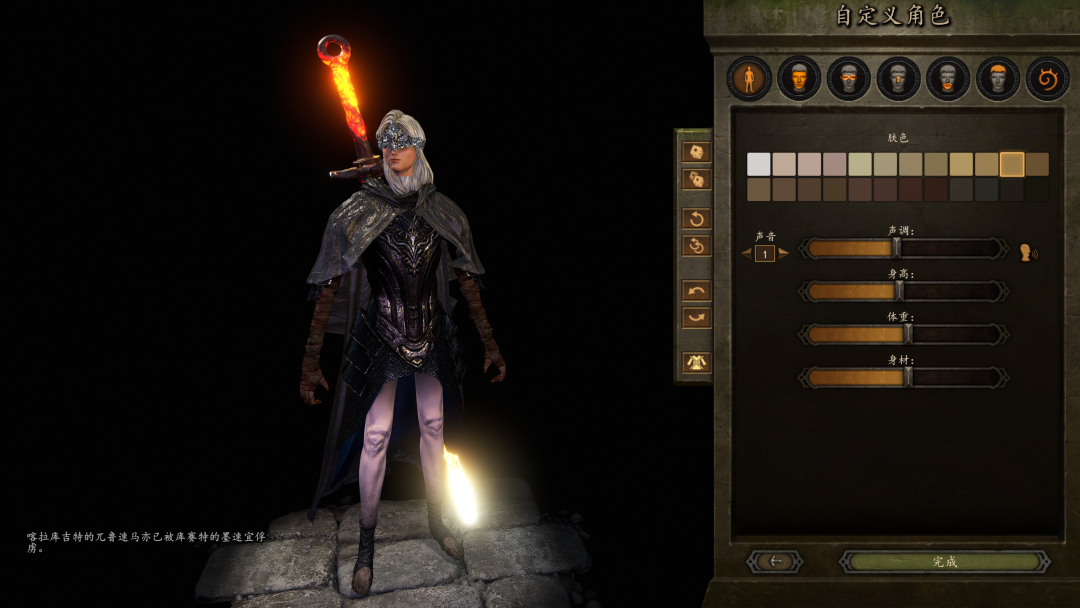Click the 声调 (pitch) slider handle

click(x=896, y=248)
